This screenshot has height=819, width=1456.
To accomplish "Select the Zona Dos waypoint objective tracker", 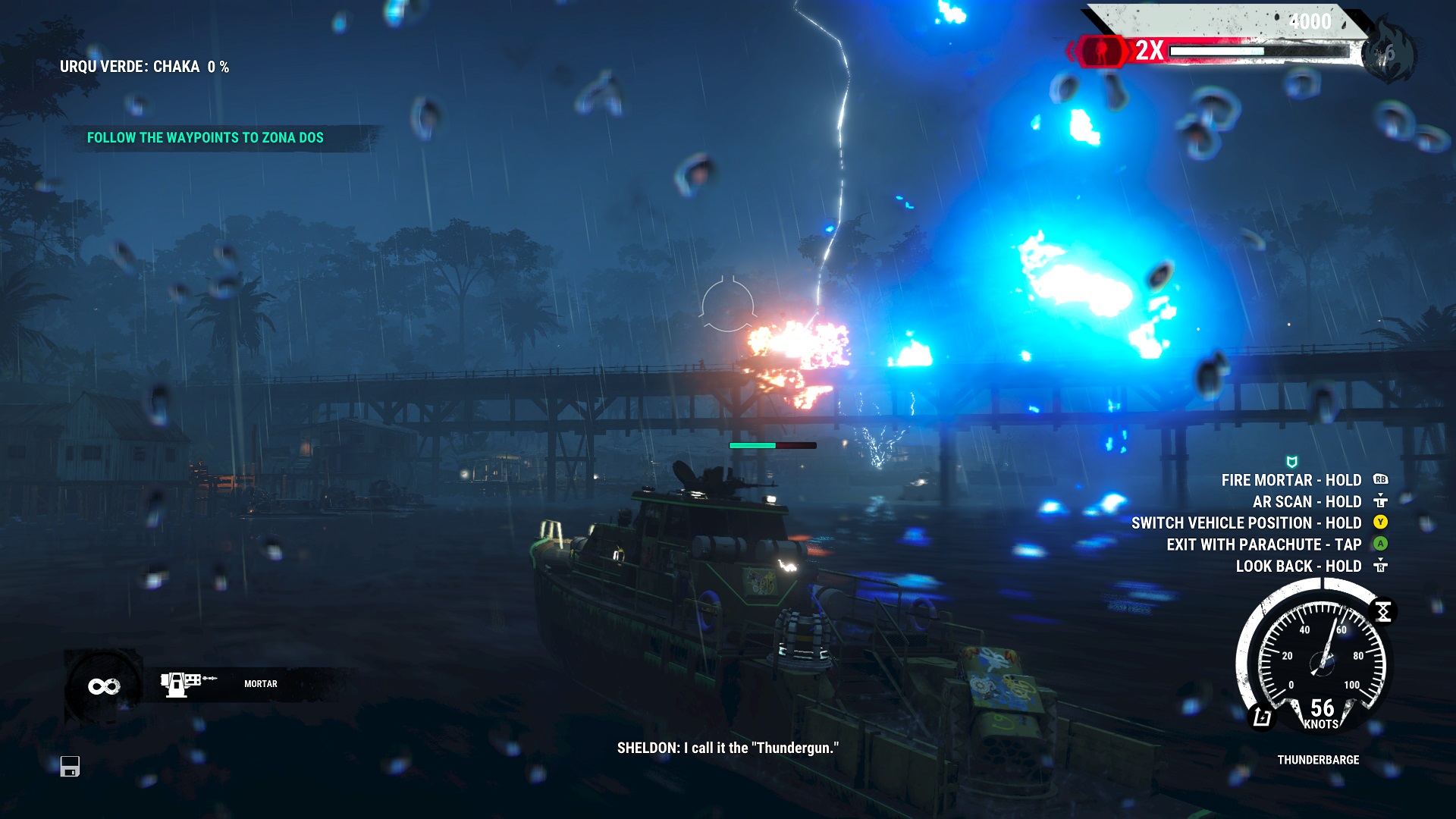I will point(205,138).
